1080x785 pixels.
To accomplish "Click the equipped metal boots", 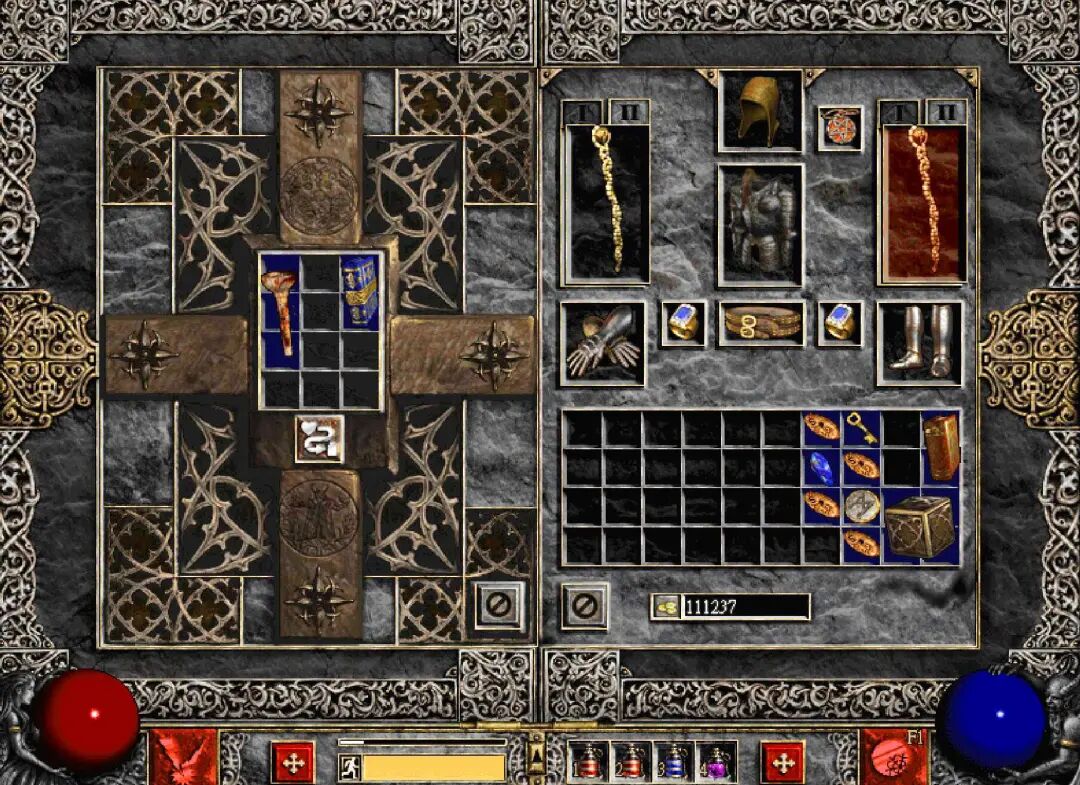I will click(x=919, y=343).
